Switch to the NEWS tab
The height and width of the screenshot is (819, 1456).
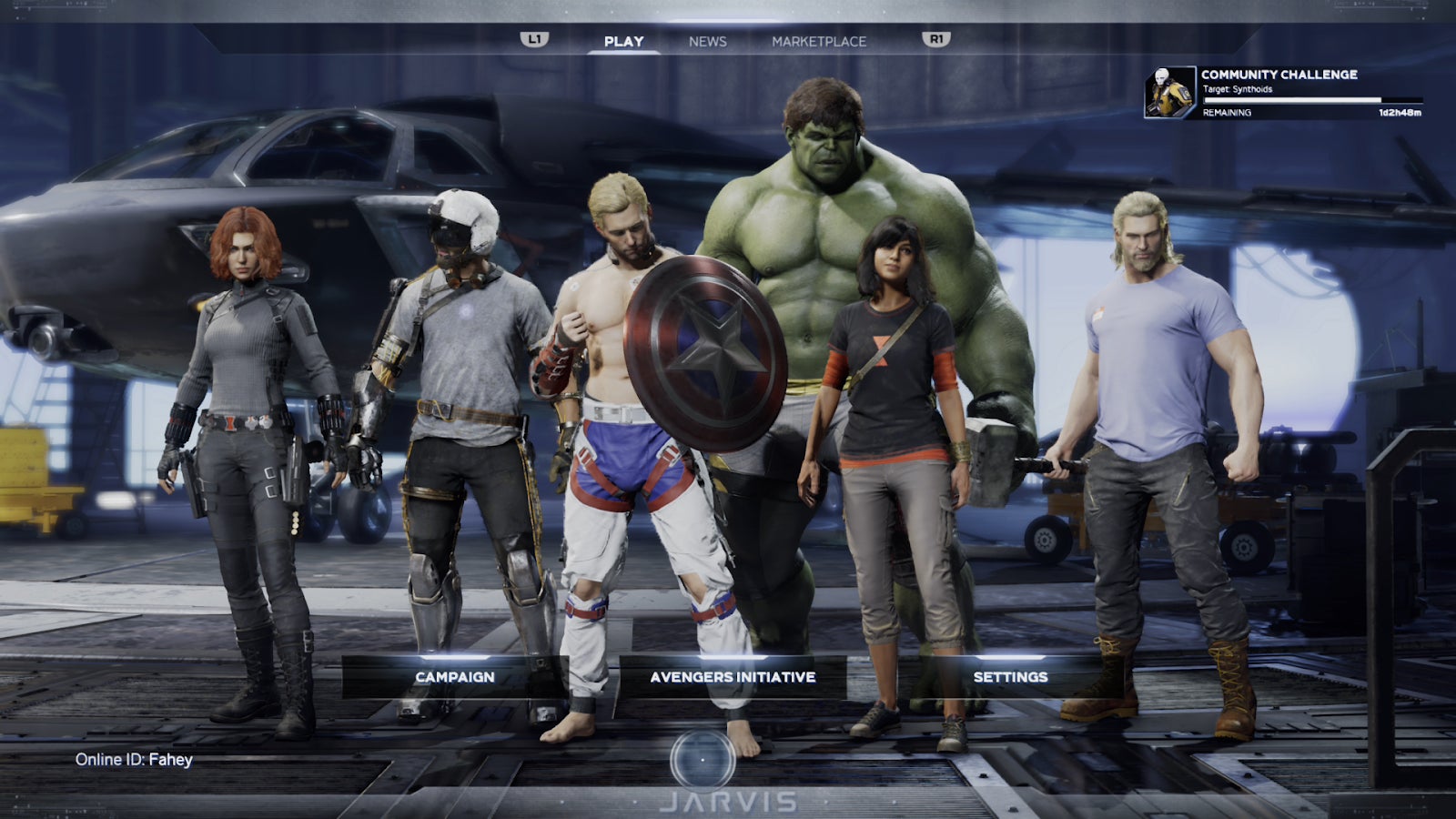(x=707, y=41)
